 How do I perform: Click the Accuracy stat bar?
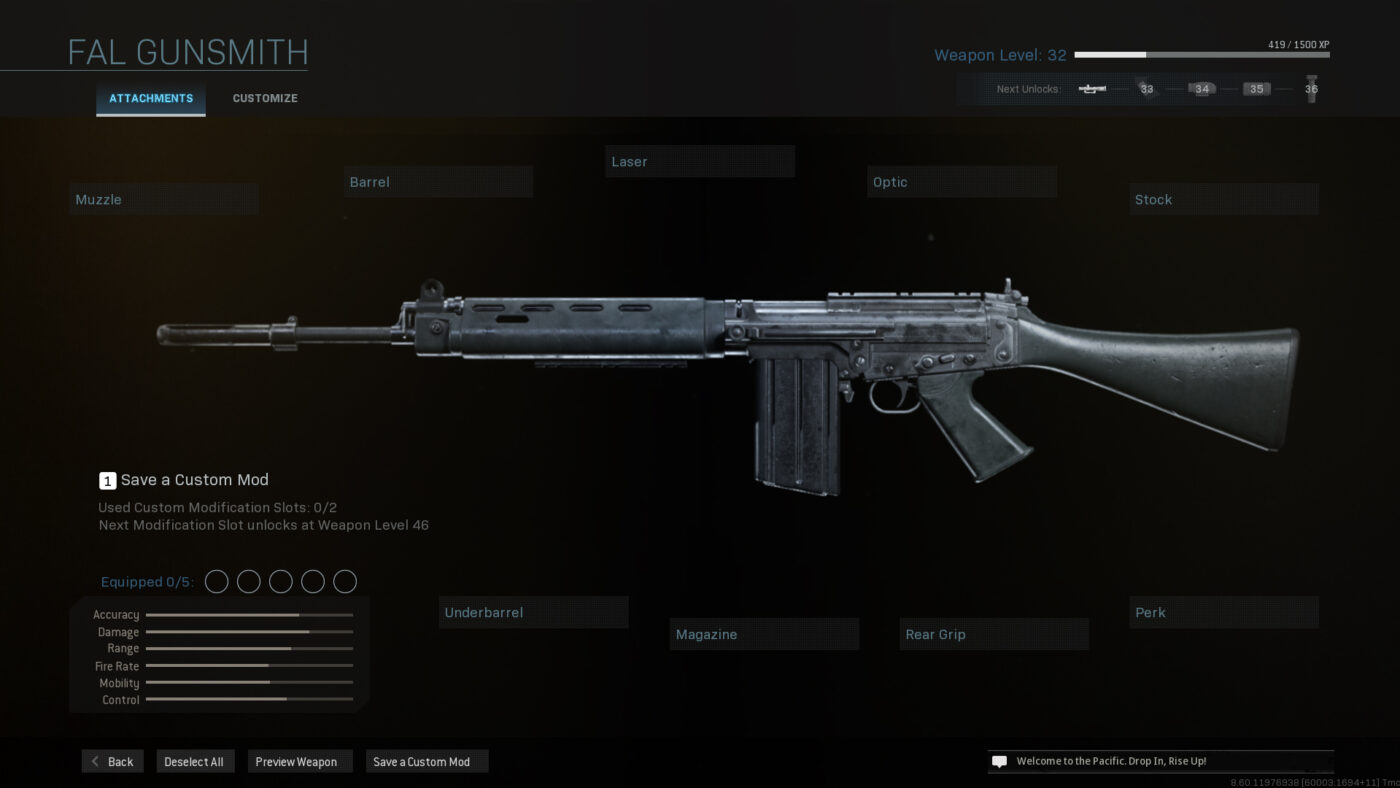pos(248,614)
